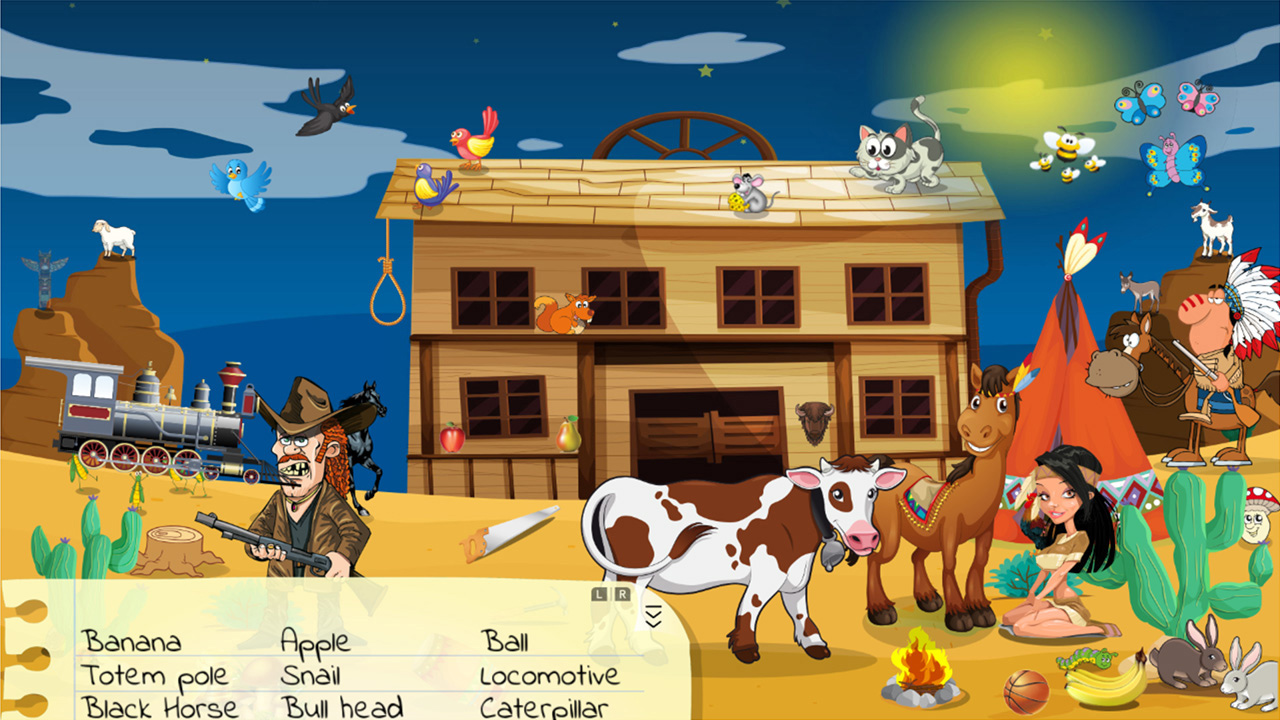This screenshot has width=1280, height=720.
Task: Select the bison head beside the barn door
Action: coord(814,420)
